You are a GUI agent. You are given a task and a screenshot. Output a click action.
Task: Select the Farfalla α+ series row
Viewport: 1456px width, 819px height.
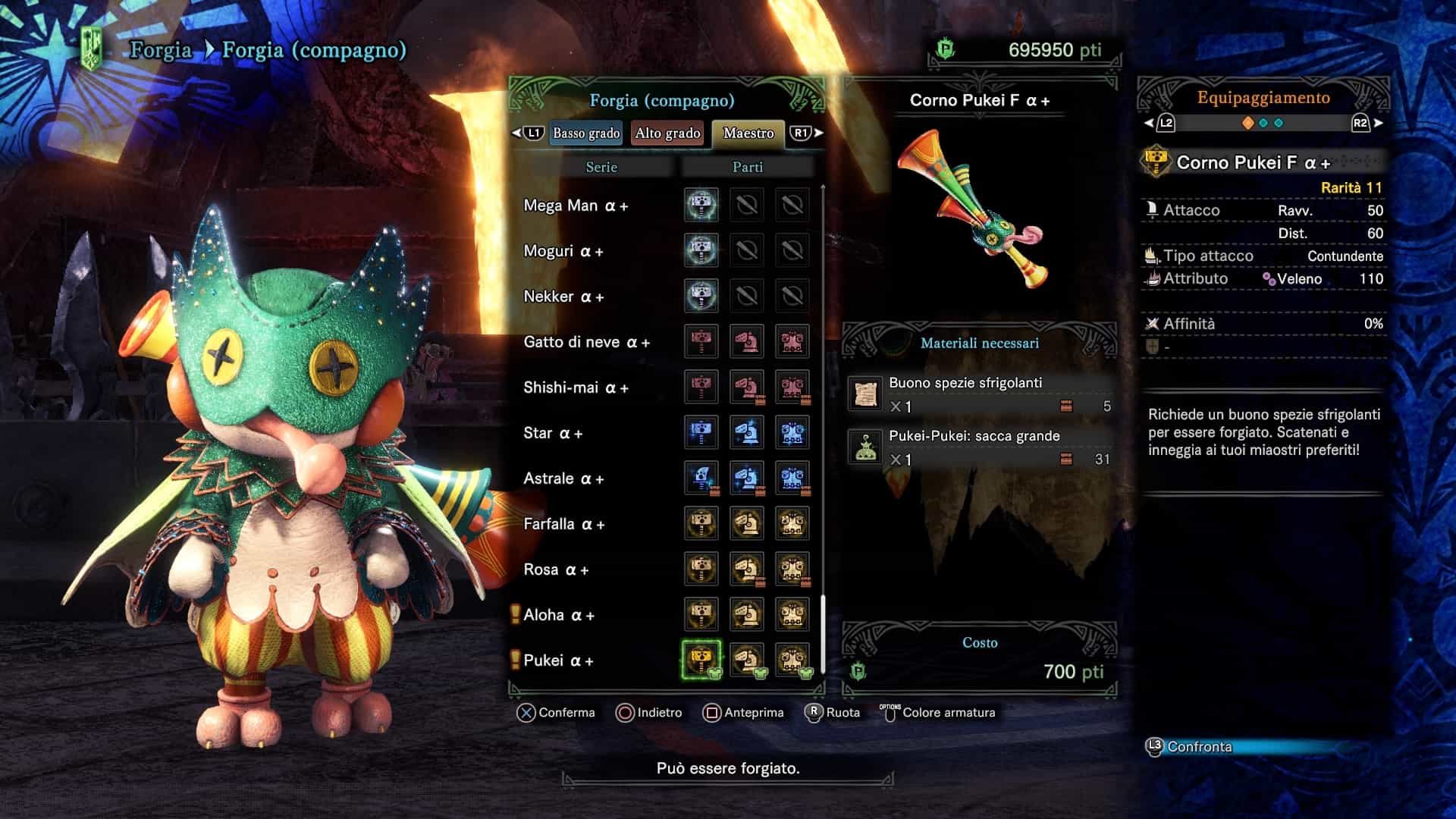point(563,524)
